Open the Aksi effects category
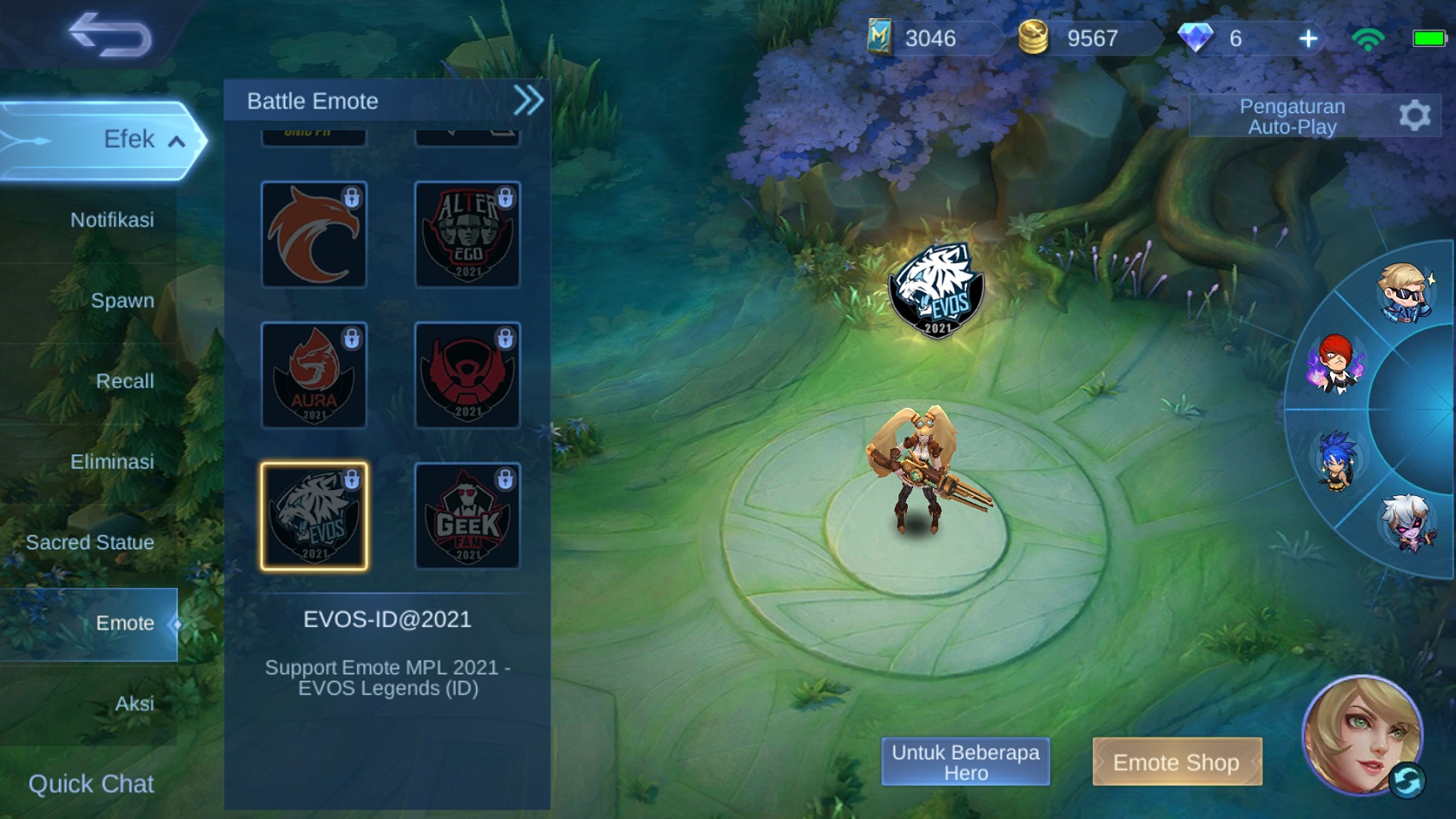The height and width of the screenshot is (819, 1456). [135, 703]
